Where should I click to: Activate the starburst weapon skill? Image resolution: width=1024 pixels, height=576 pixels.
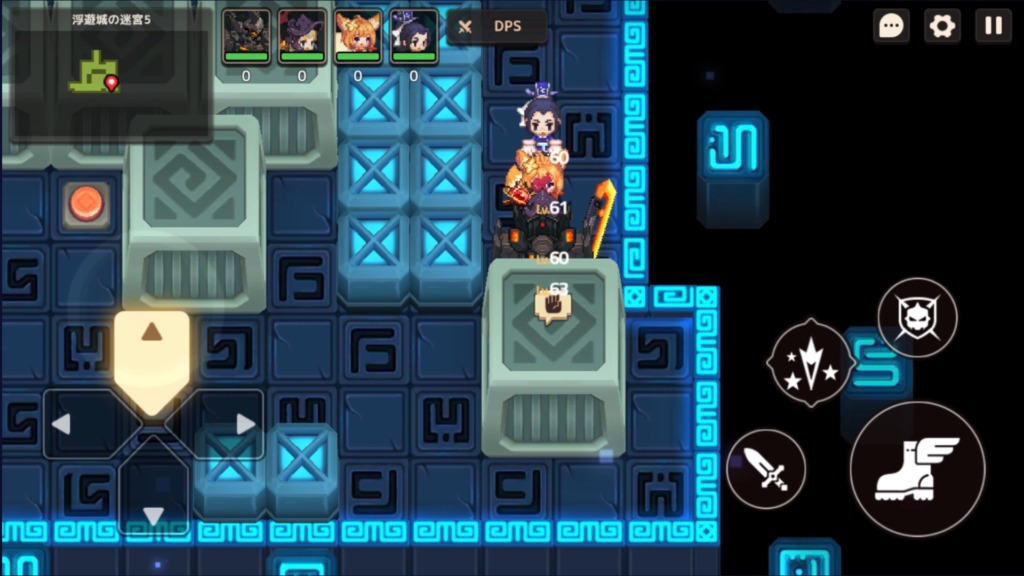811,362
